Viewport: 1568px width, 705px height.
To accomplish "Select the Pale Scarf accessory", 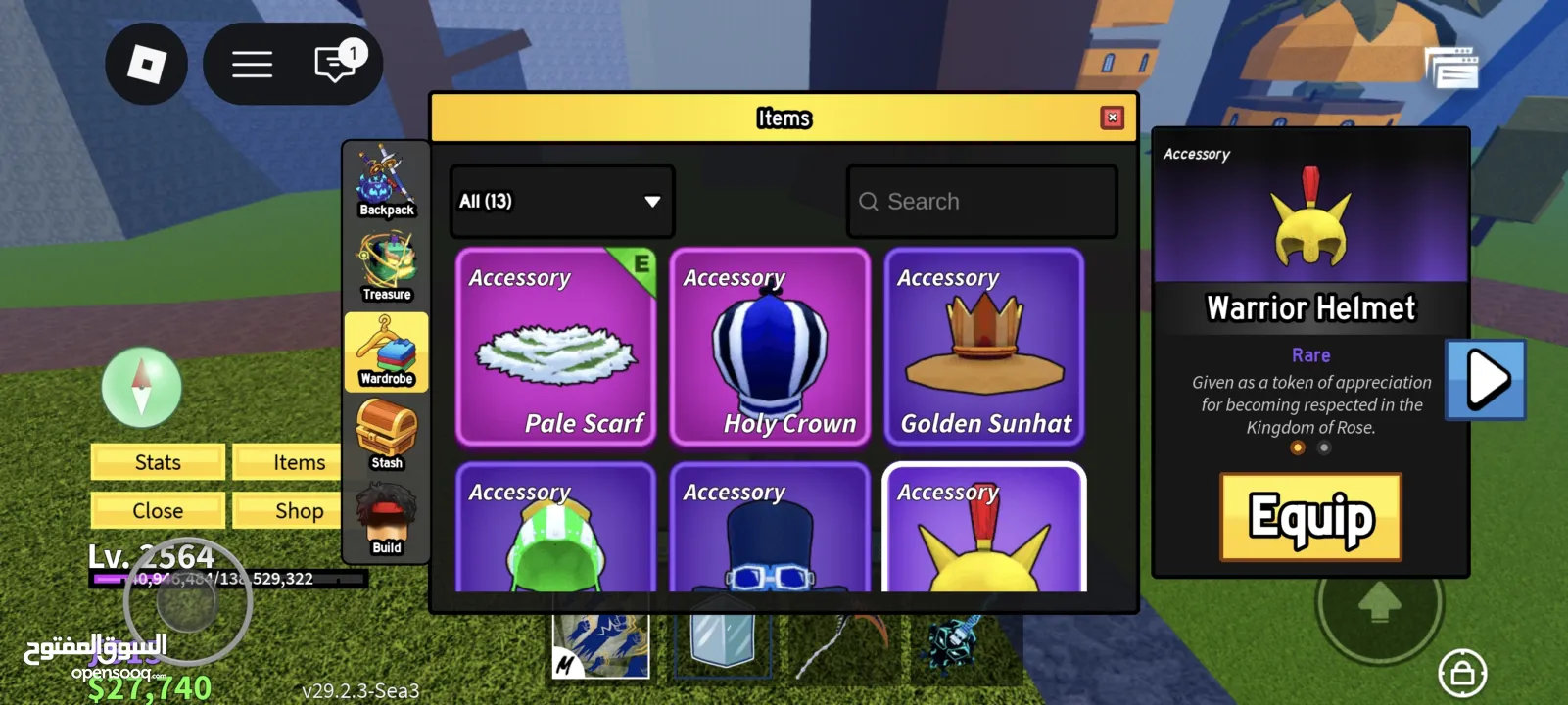I will pyautogui.click(x=555, y=347).
